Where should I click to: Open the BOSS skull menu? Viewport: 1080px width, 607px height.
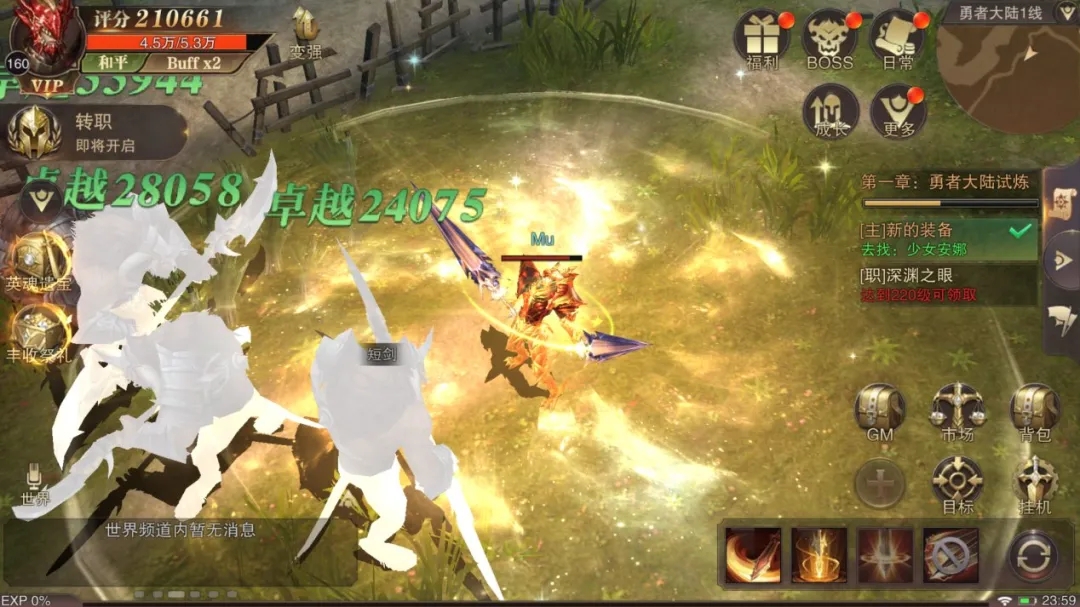(x=830, y=38)
